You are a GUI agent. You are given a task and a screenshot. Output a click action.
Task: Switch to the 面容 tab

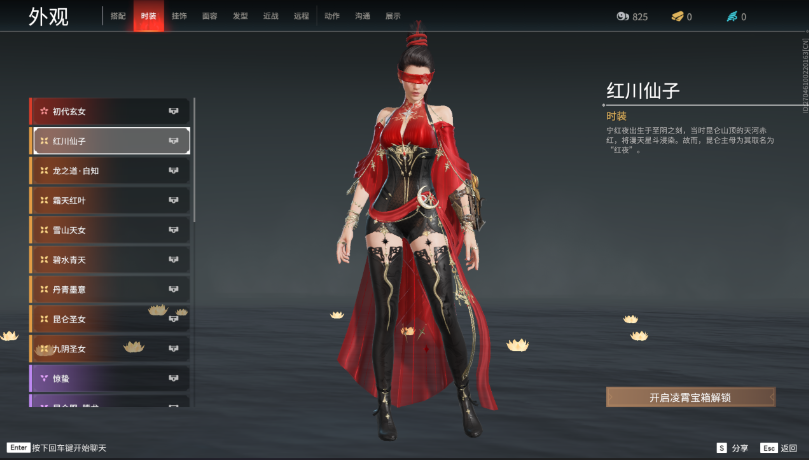click(x=210, y=17)
